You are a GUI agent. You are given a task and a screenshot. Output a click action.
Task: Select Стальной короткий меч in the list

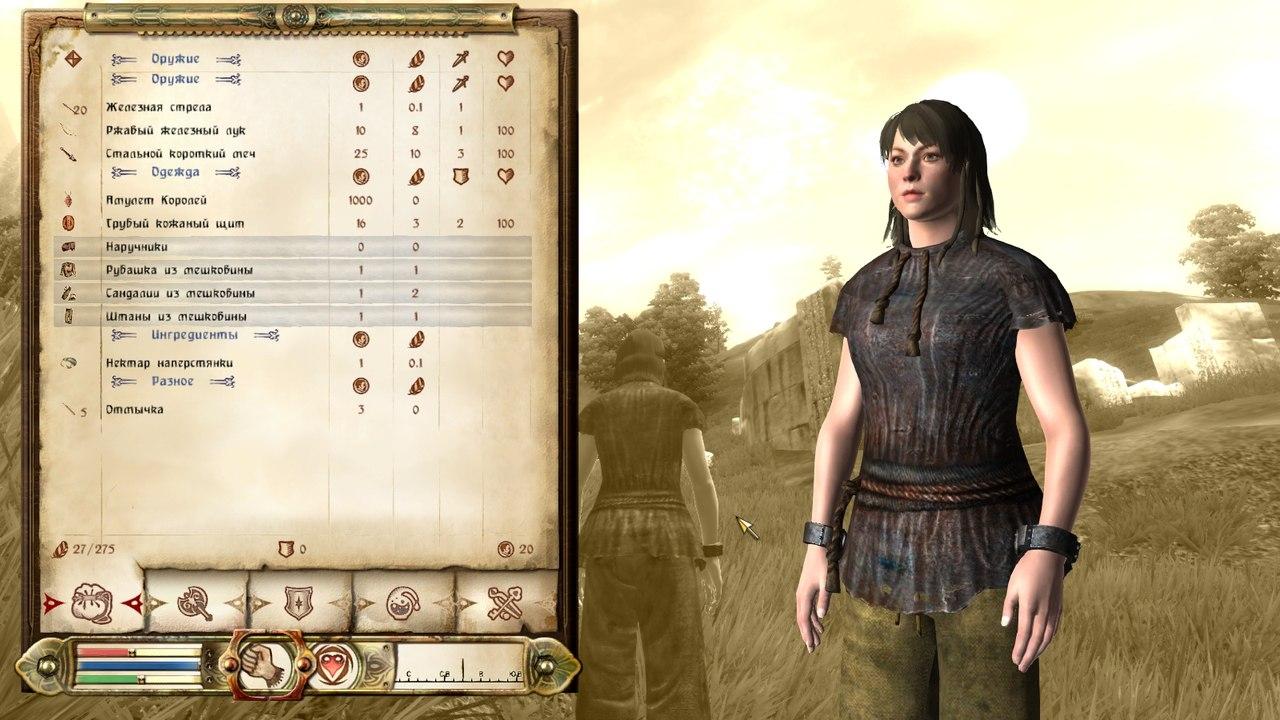[181, 154]
